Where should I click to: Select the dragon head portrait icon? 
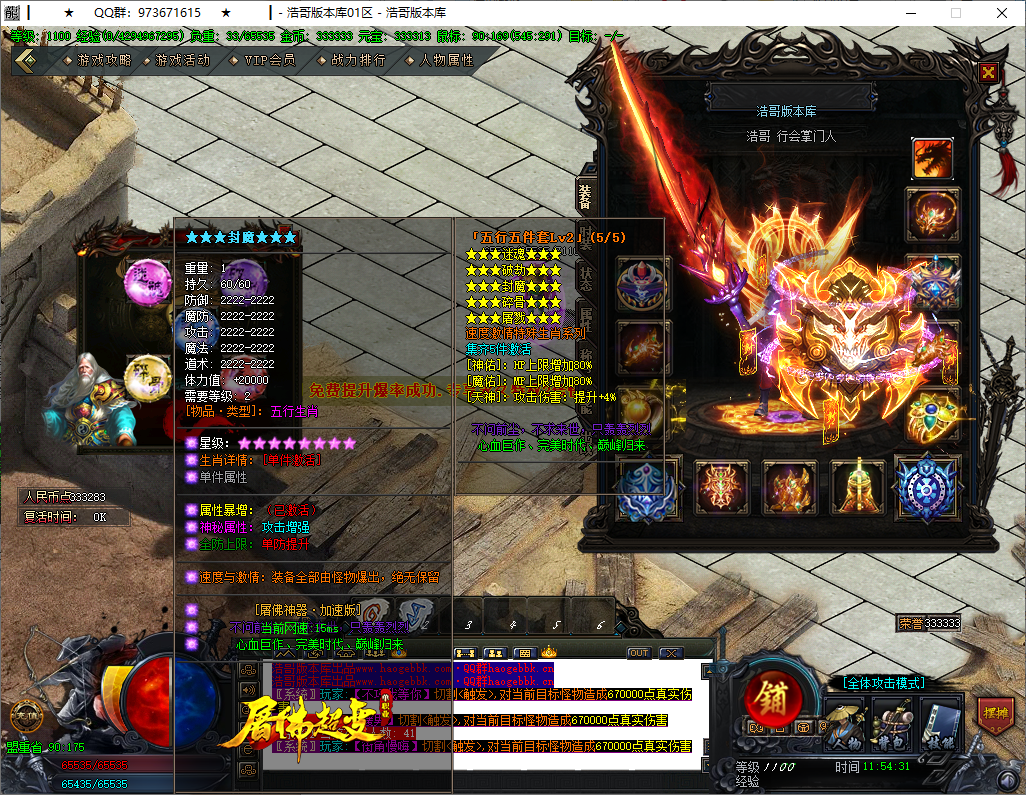click(x=932, y=158)
